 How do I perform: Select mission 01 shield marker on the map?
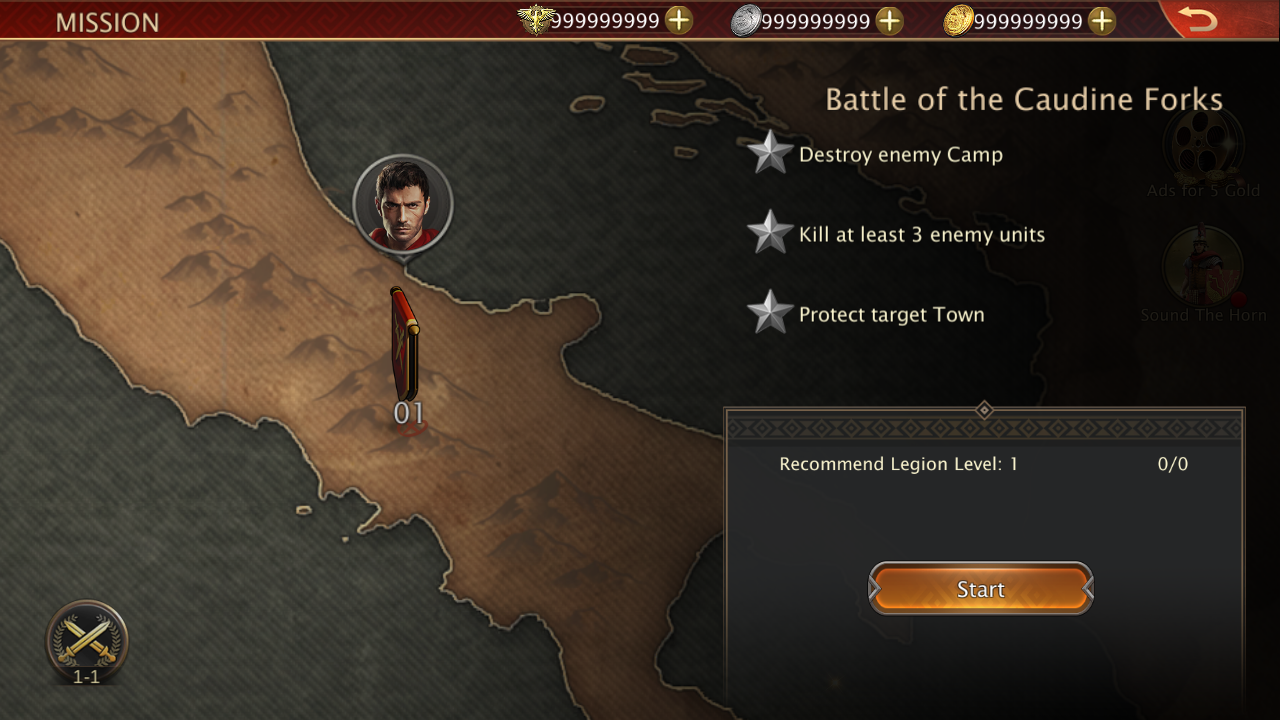405,345
